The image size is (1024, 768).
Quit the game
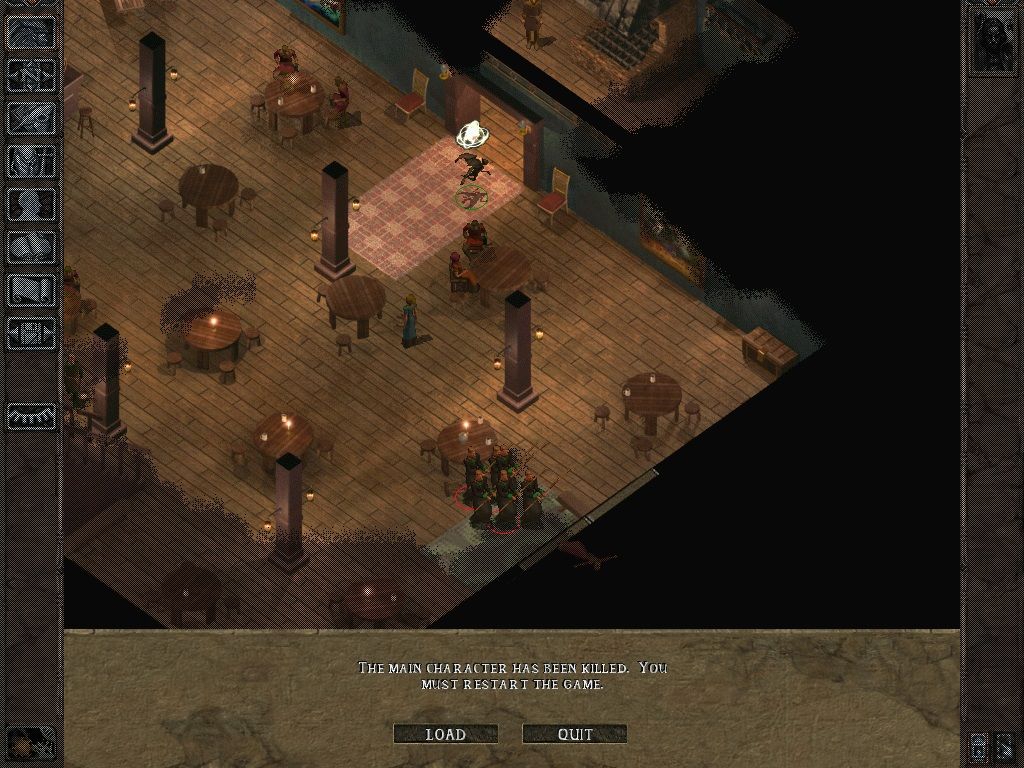coord(575,734)
